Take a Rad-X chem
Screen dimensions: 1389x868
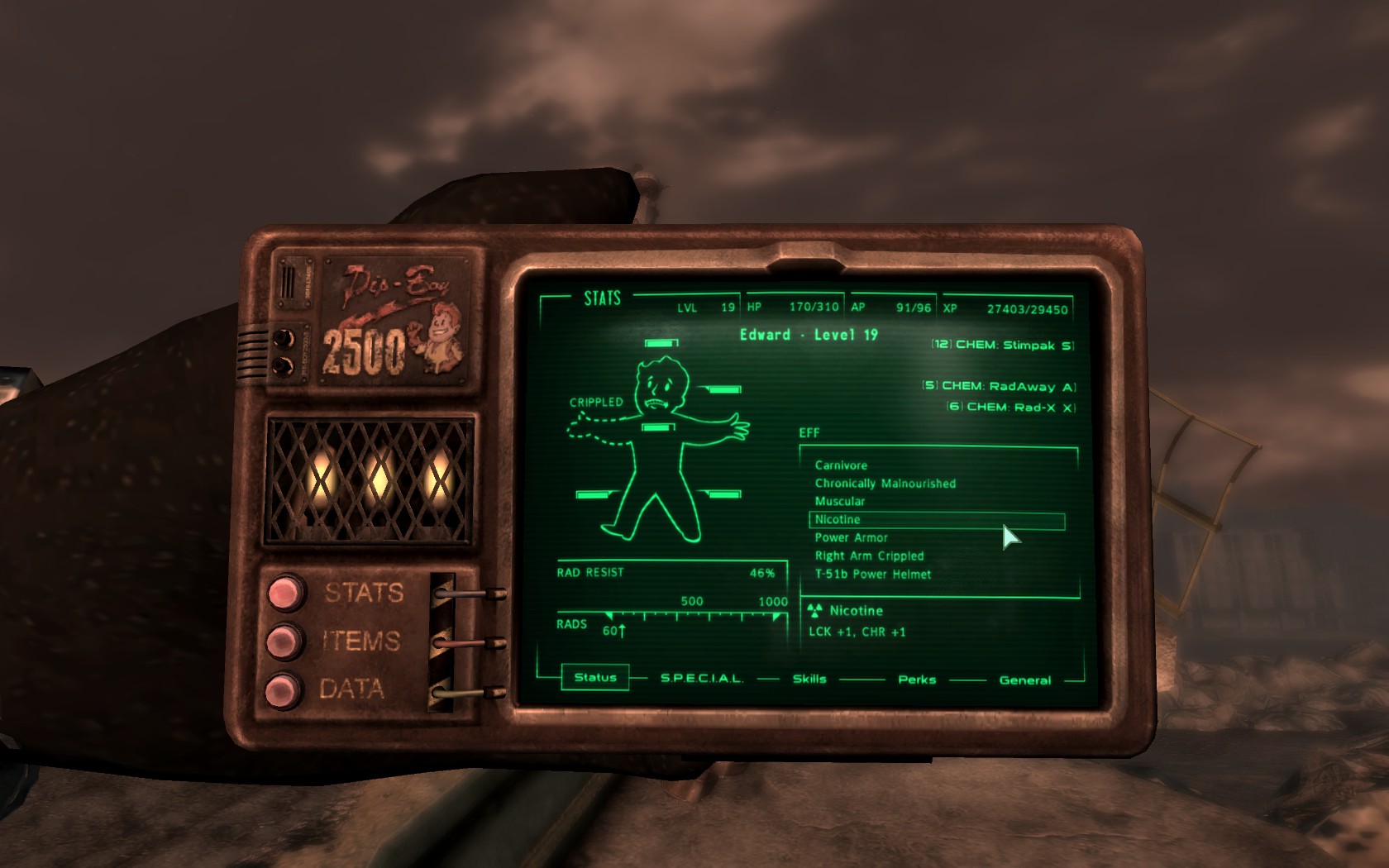tap(1011, 407)
